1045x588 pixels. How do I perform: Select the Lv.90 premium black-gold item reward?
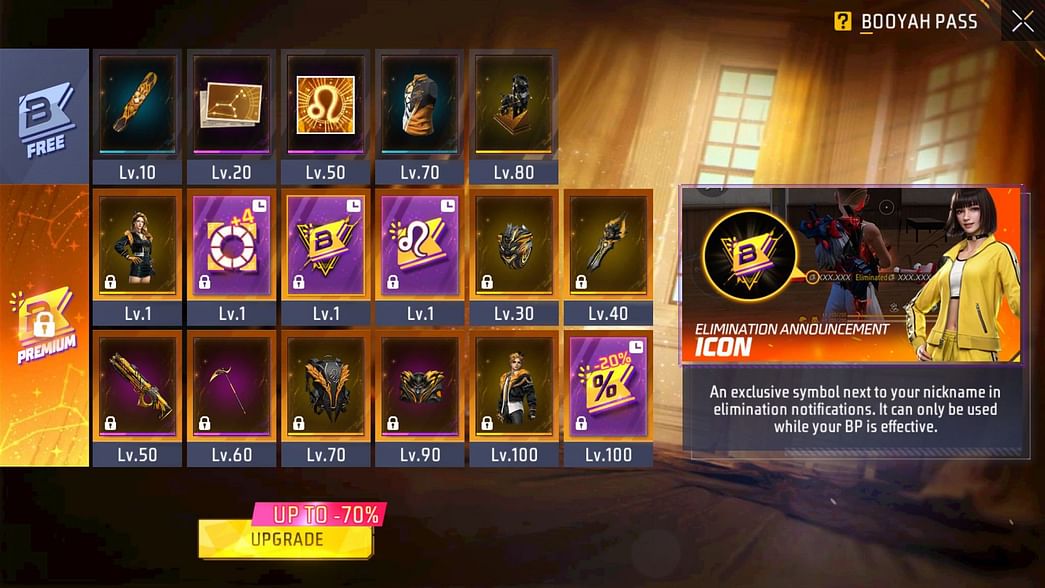(420, 387)
